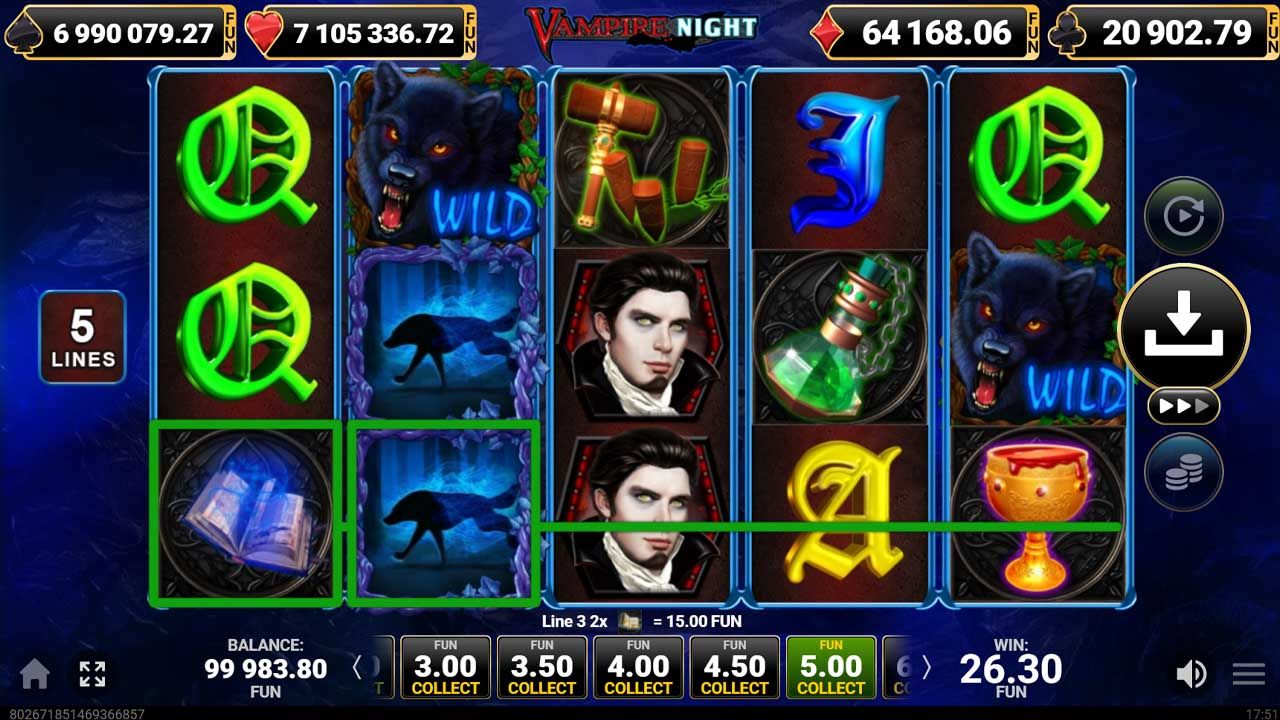Image resolution: width=1280 pixels, height=720 pixels.
Task: Open the hamburger menu icon
Action: point(1245,673)
